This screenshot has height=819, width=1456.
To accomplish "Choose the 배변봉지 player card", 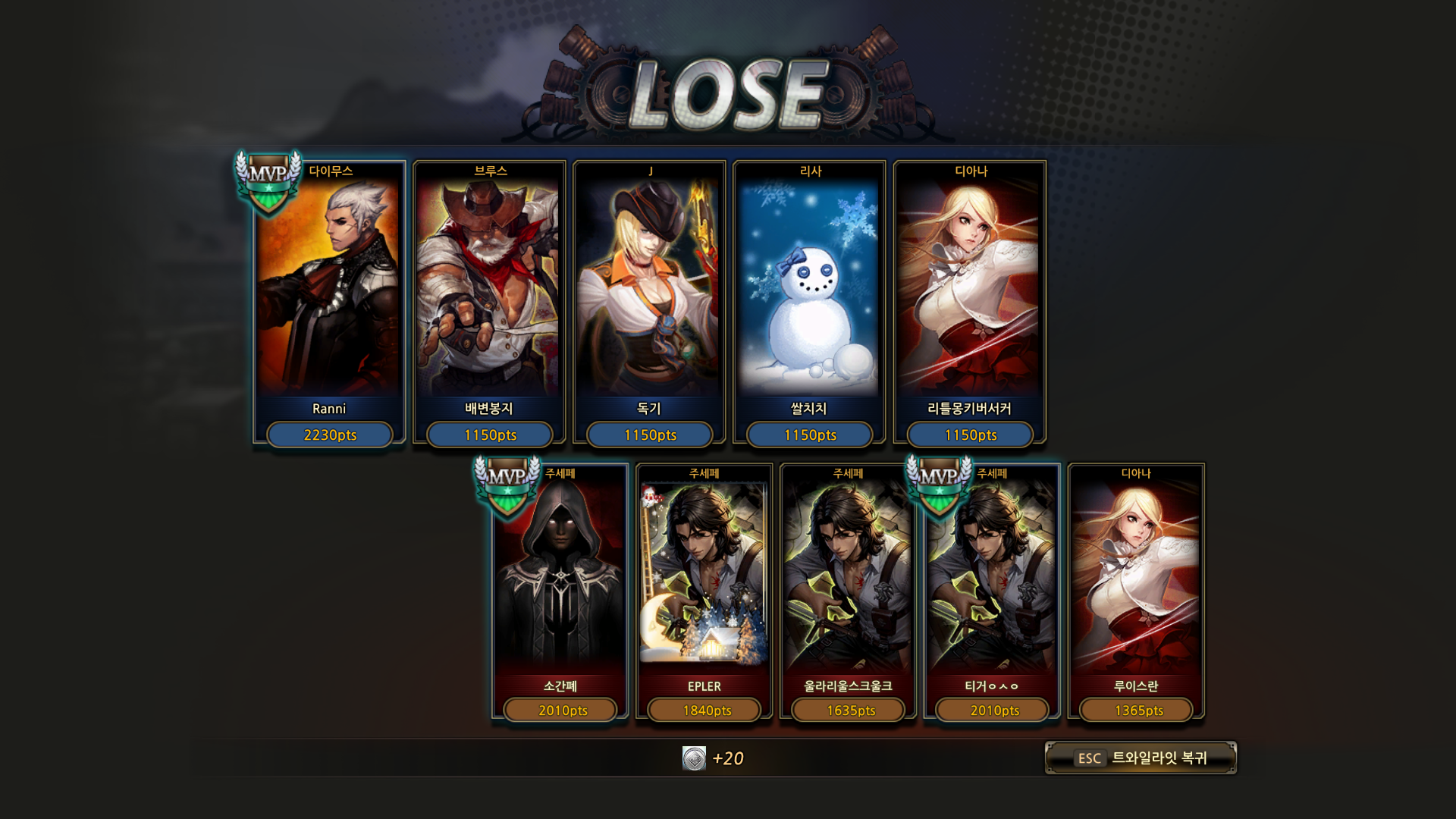I will pos(489,303).
